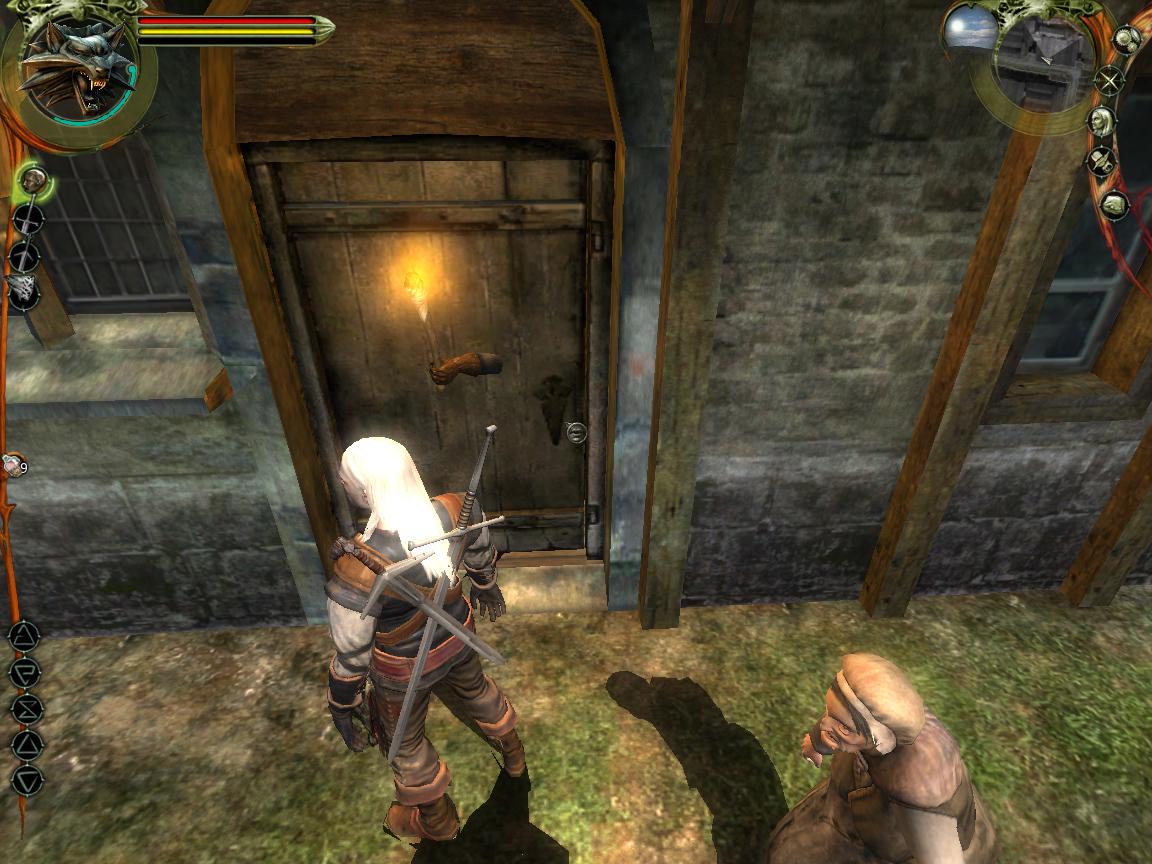Cast the sign with the downward triangle glyph

pyautogui.click(x=27, y=779)
